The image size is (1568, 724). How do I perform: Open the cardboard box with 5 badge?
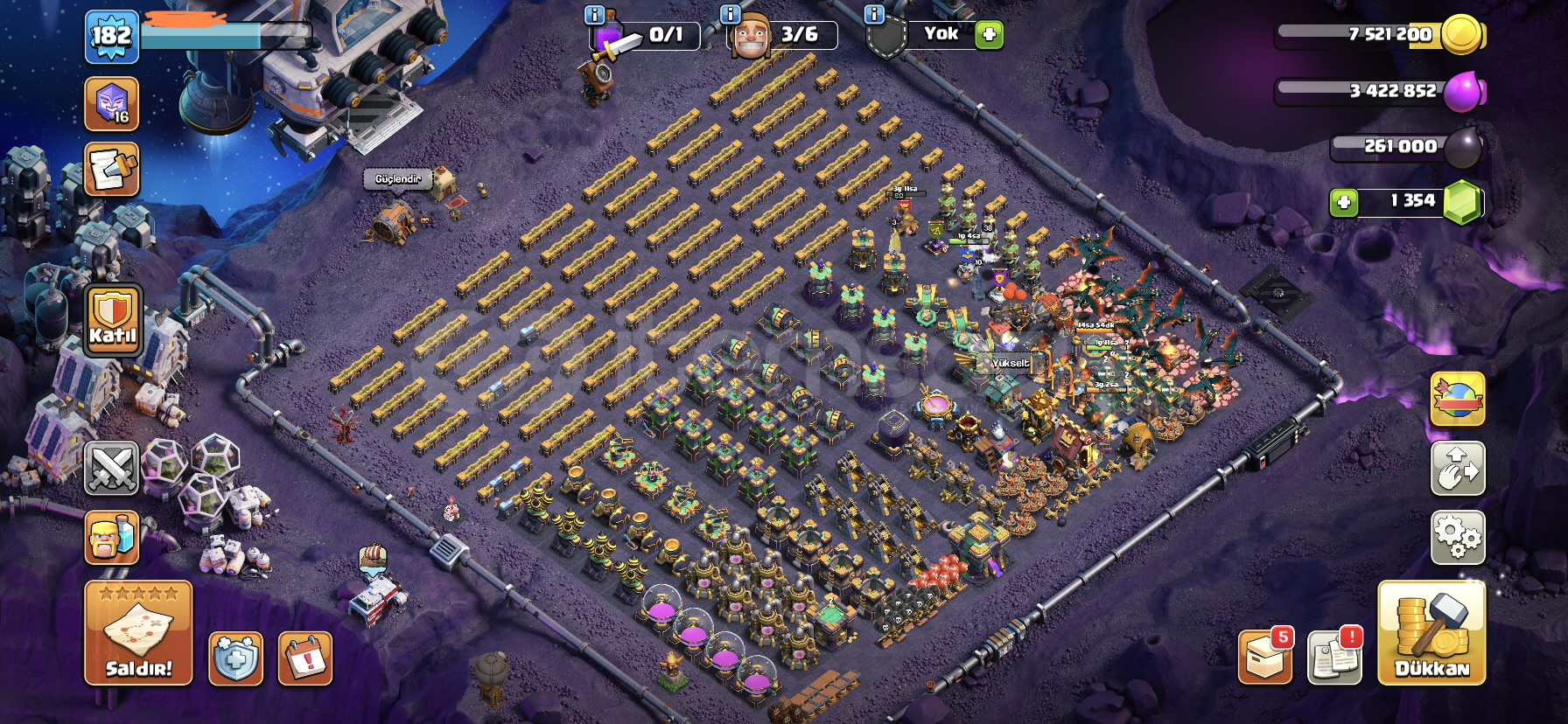point(1265,657)
